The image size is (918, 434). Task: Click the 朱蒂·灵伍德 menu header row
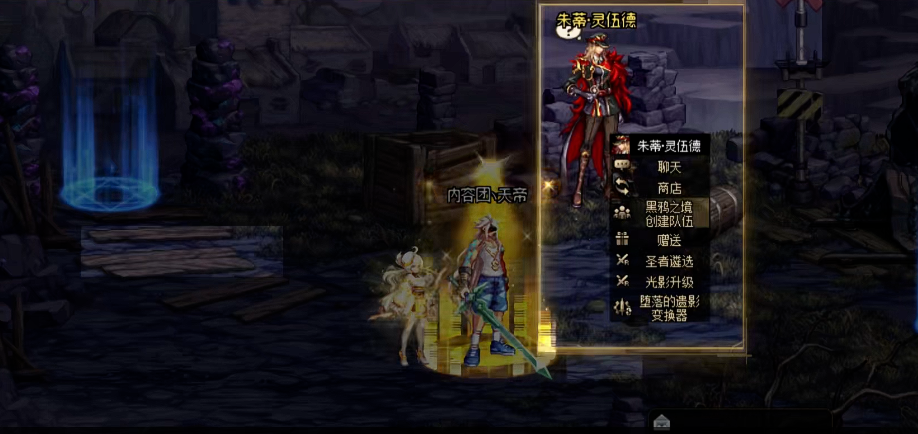pyautogui.click(x=669, y=146)
